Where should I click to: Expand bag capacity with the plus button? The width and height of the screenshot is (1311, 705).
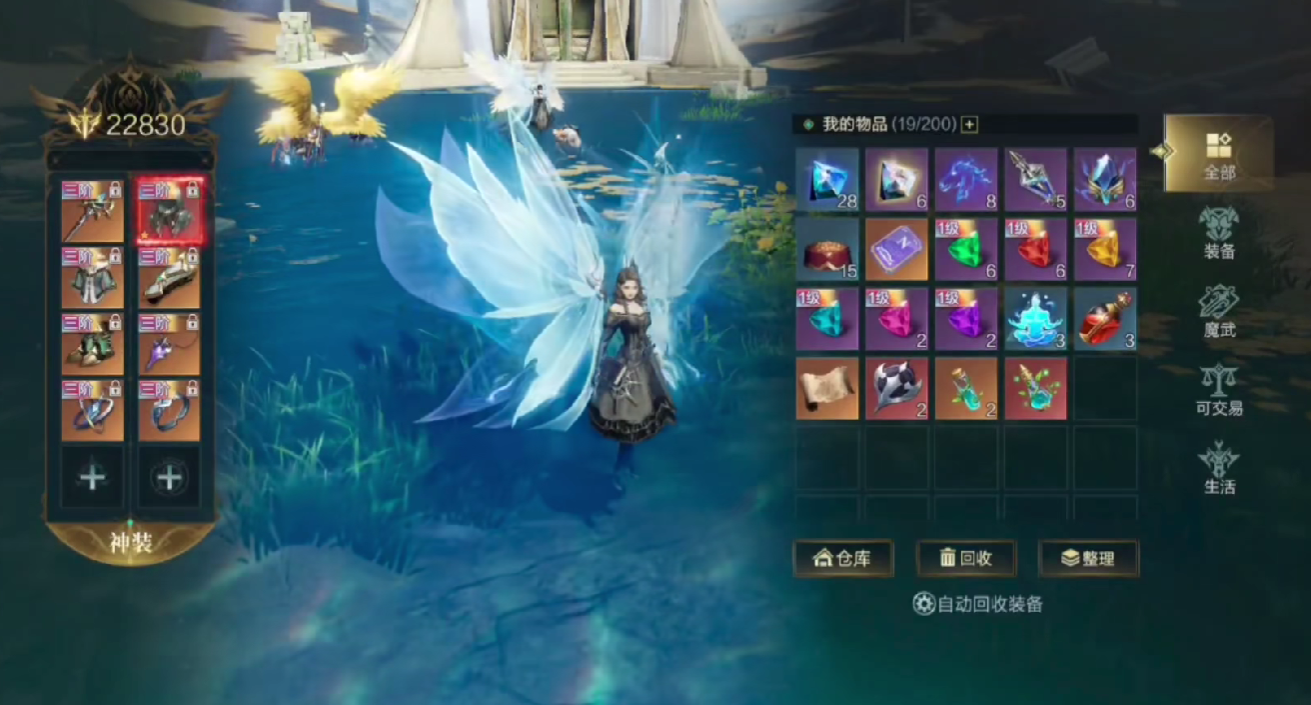click(969, 125)
